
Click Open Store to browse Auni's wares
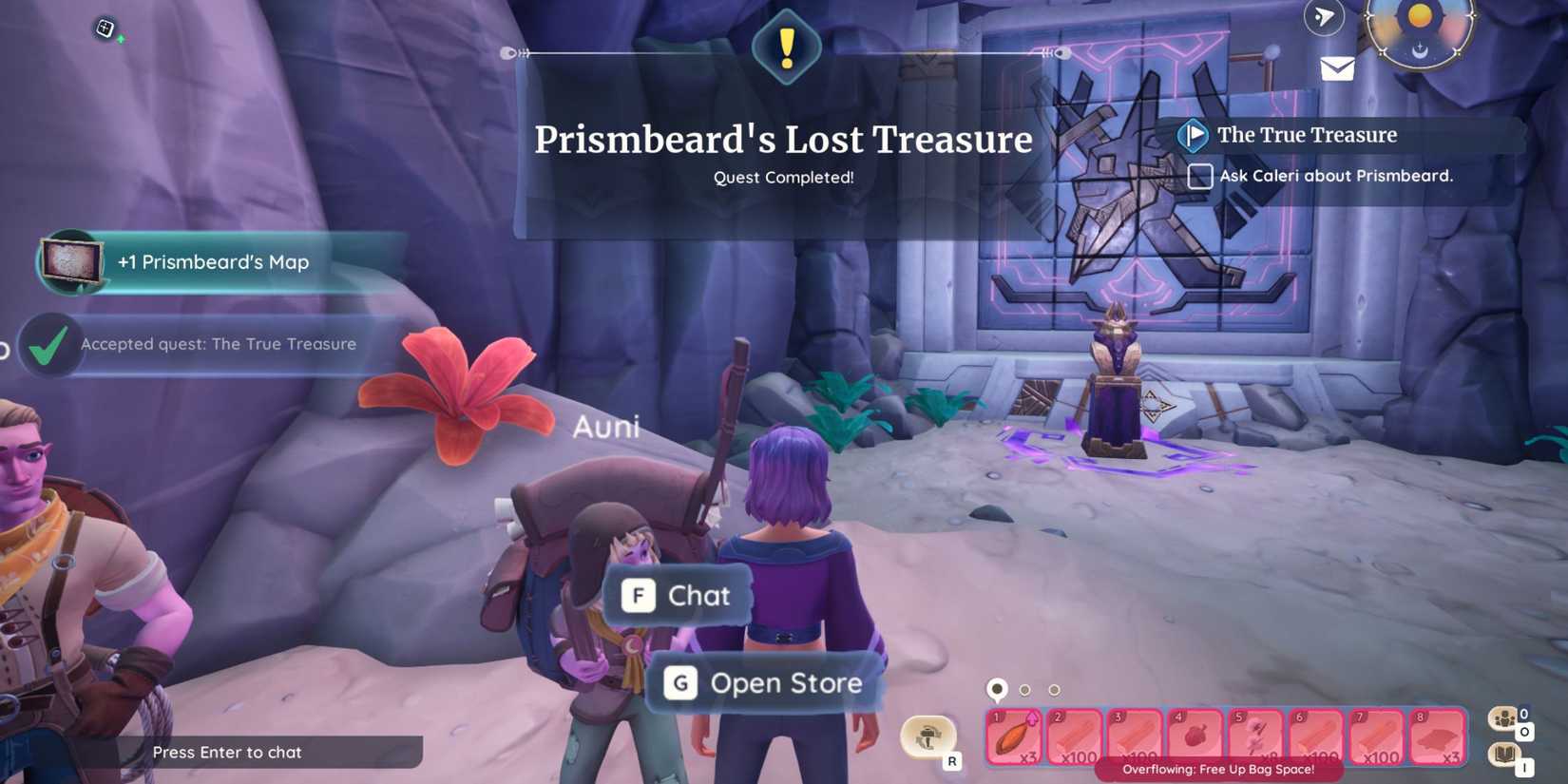(x=765, y=682)
